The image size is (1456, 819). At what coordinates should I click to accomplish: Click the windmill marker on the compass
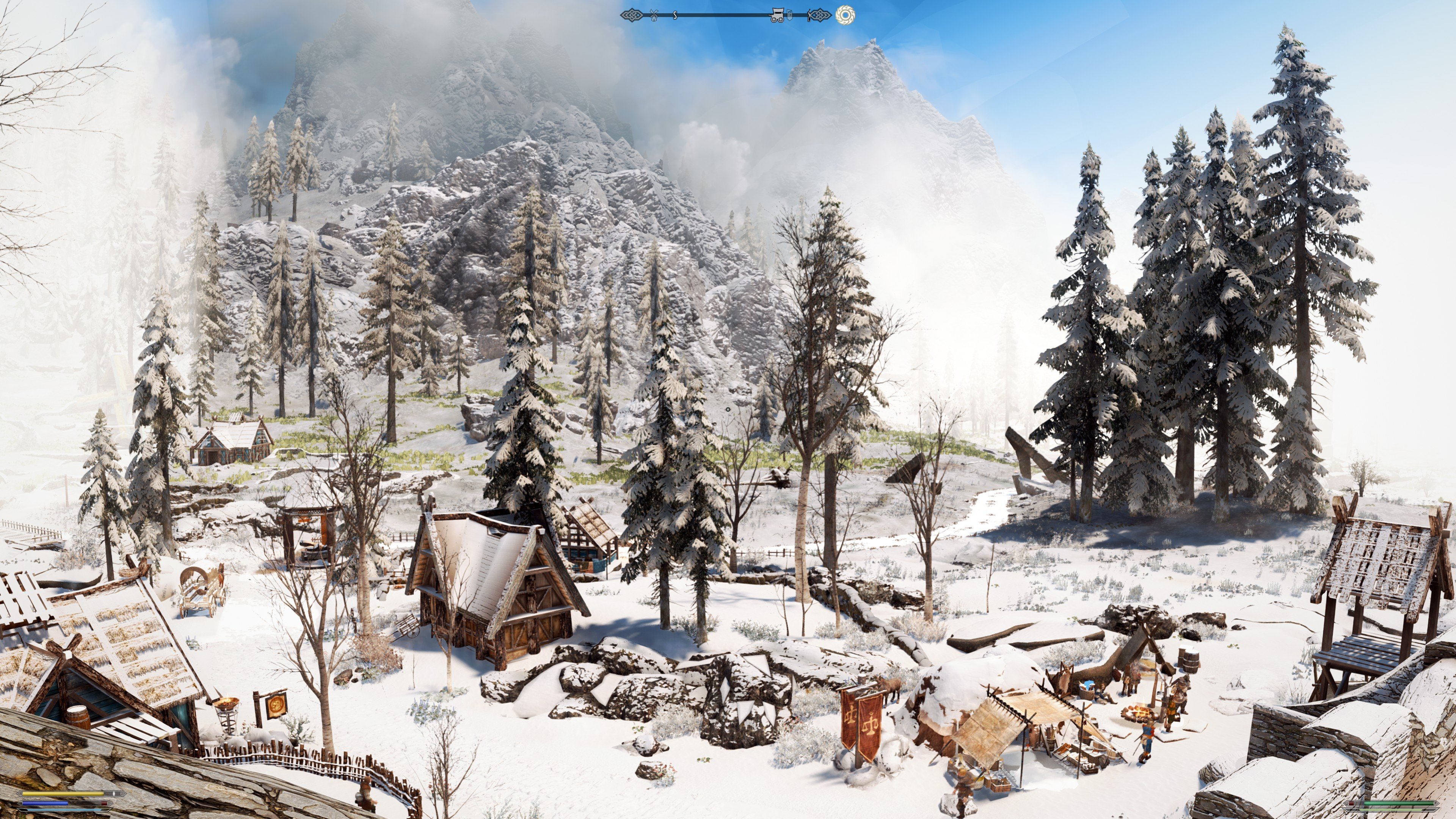coord(654,15)
